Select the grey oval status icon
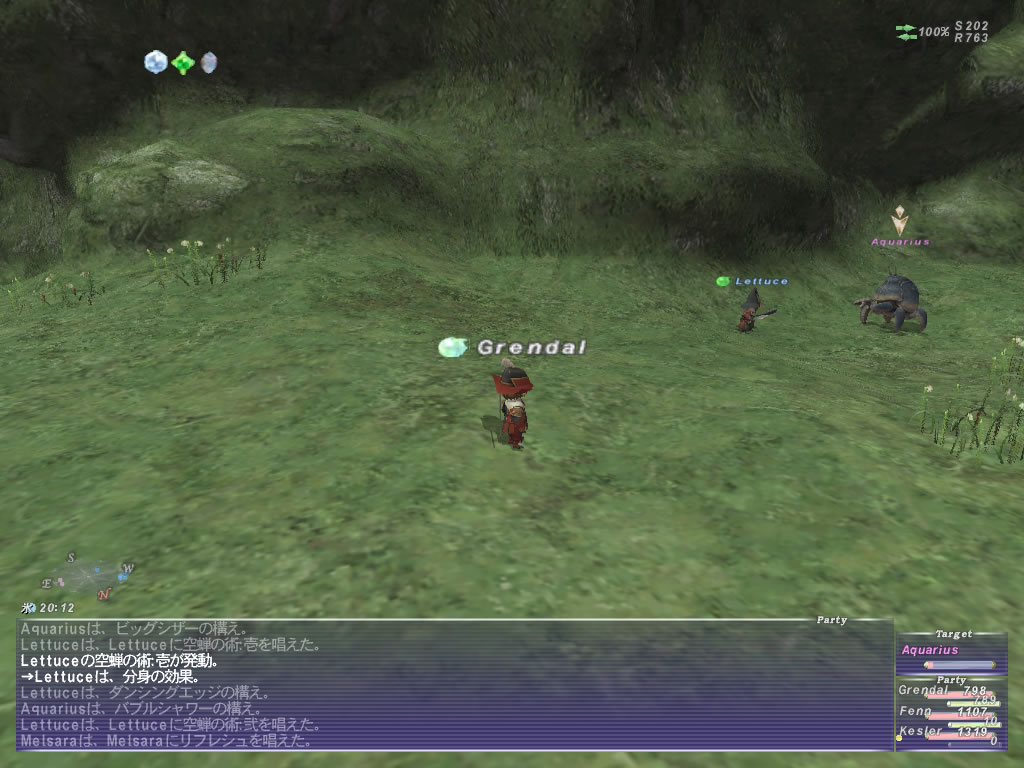 (x=208, y=63)
